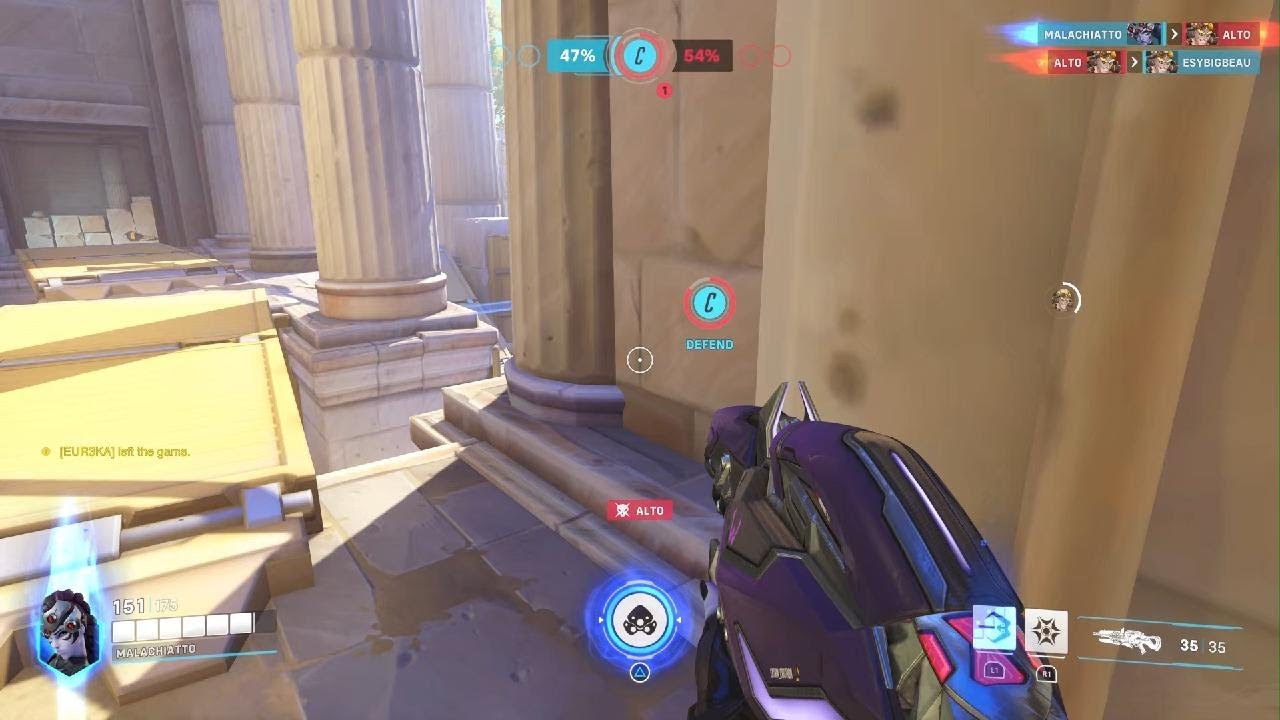Click the 47% capture progress bar
Image resolution: width=1280 pixels, height=720 pixels.
[575, 56]
